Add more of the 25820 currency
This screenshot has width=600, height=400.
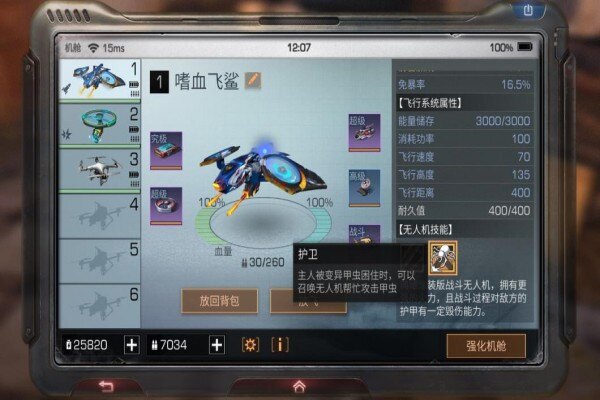pyautogui.click(x=131, y=344)
